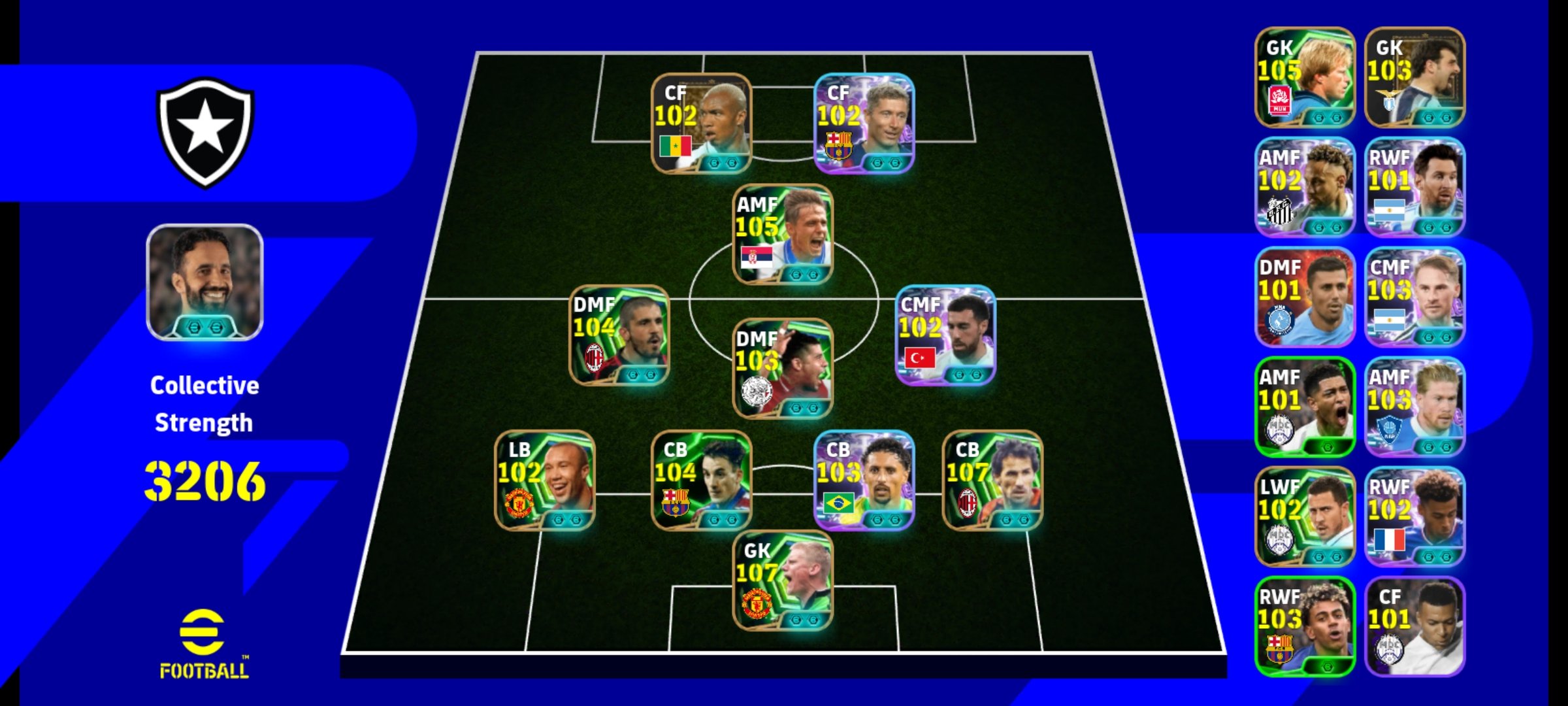
Task: Select the 107 GK card in goal
Action: (x=783, y=581)
